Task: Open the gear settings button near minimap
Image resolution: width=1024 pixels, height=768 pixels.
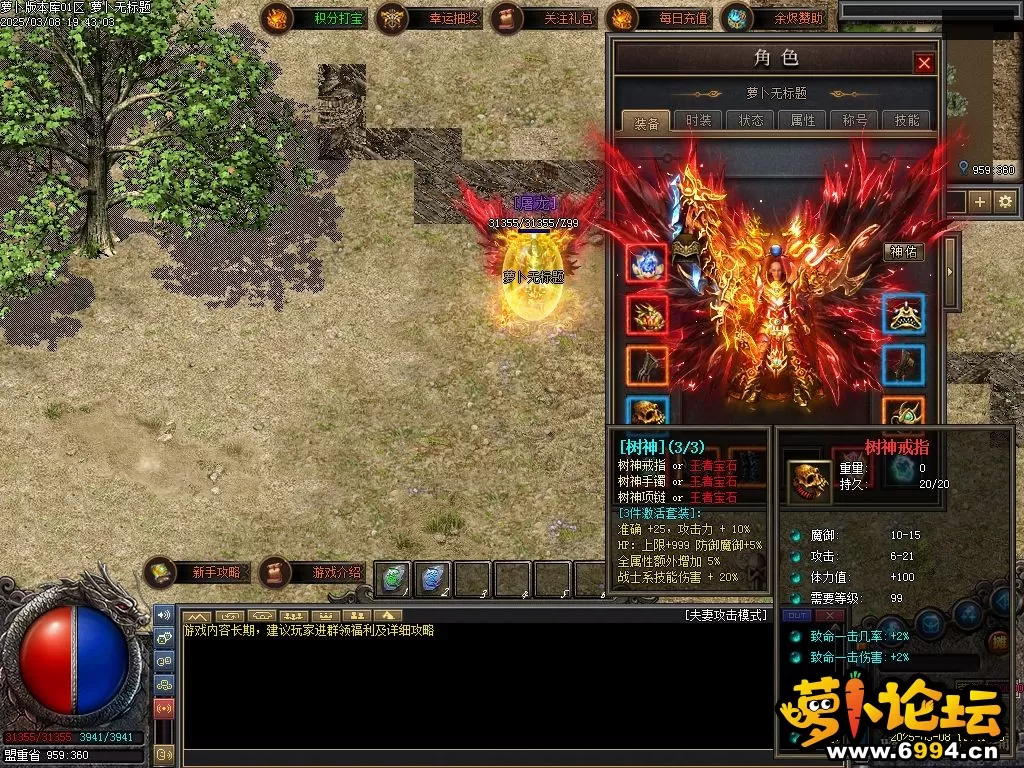Action: (1004, 202)
